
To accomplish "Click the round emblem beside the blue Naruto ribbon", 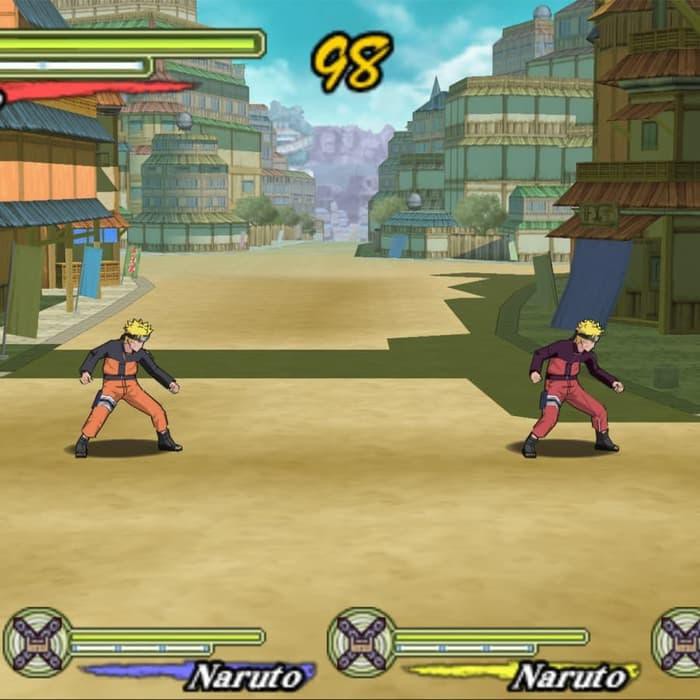I will tap(37, 642).
